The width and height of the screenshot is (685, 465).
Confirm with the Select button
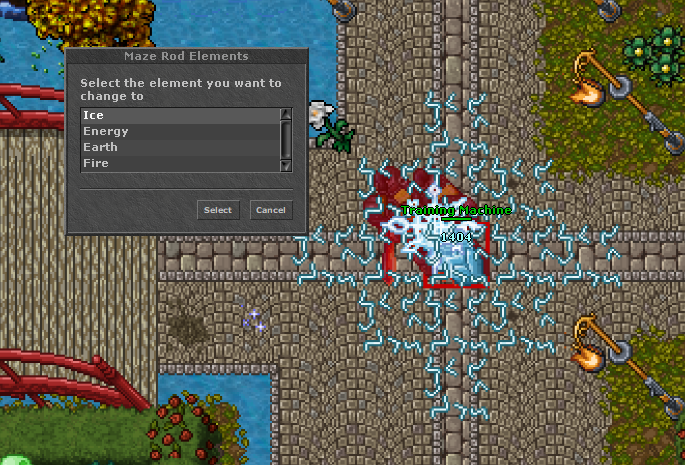(217, 210)
